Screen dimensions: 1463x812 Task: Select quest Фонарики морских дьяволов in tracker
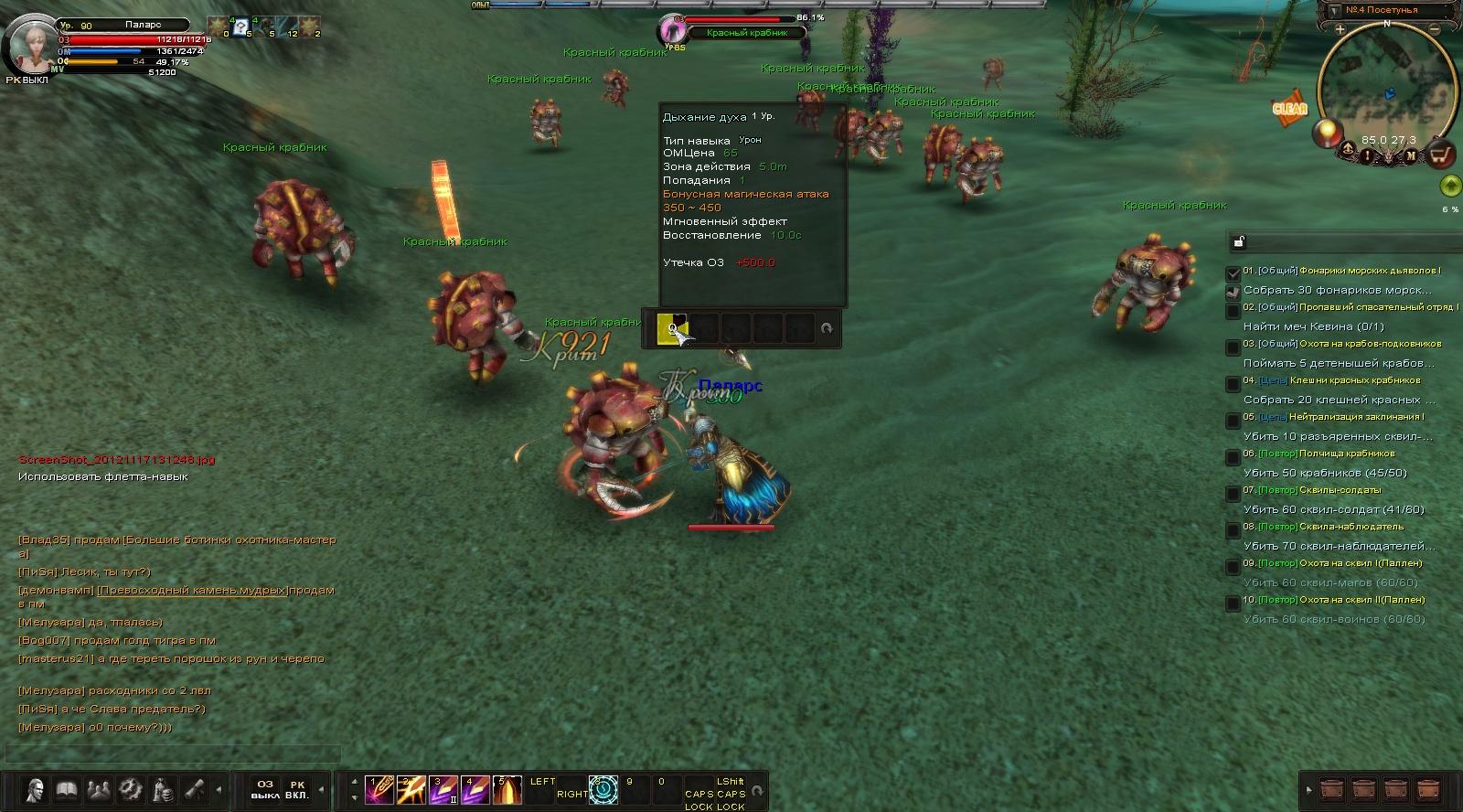[1369, 271]
